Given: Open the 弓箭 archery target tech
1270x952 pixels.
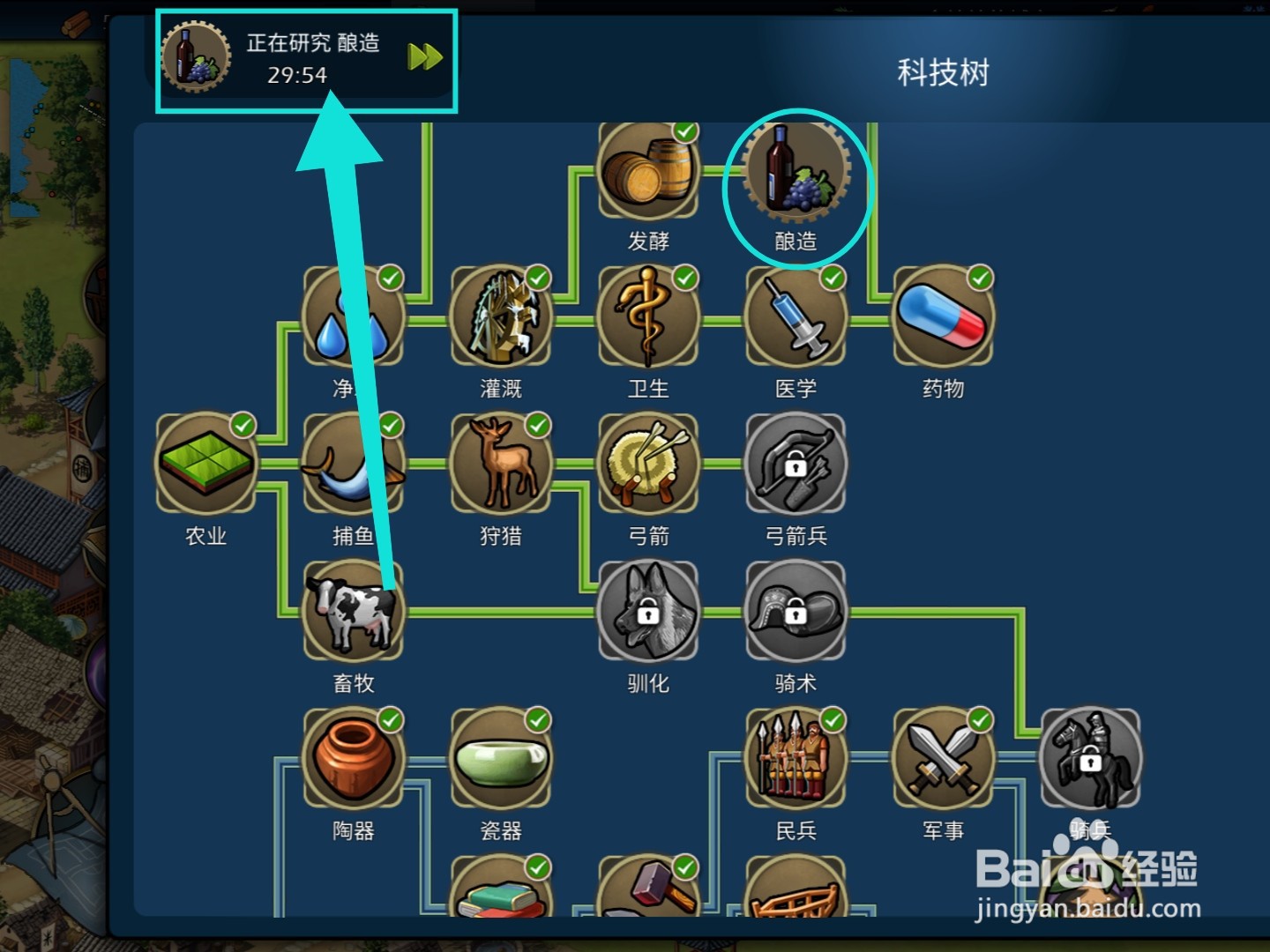Looking at the screenshot, I should (650, 465).
